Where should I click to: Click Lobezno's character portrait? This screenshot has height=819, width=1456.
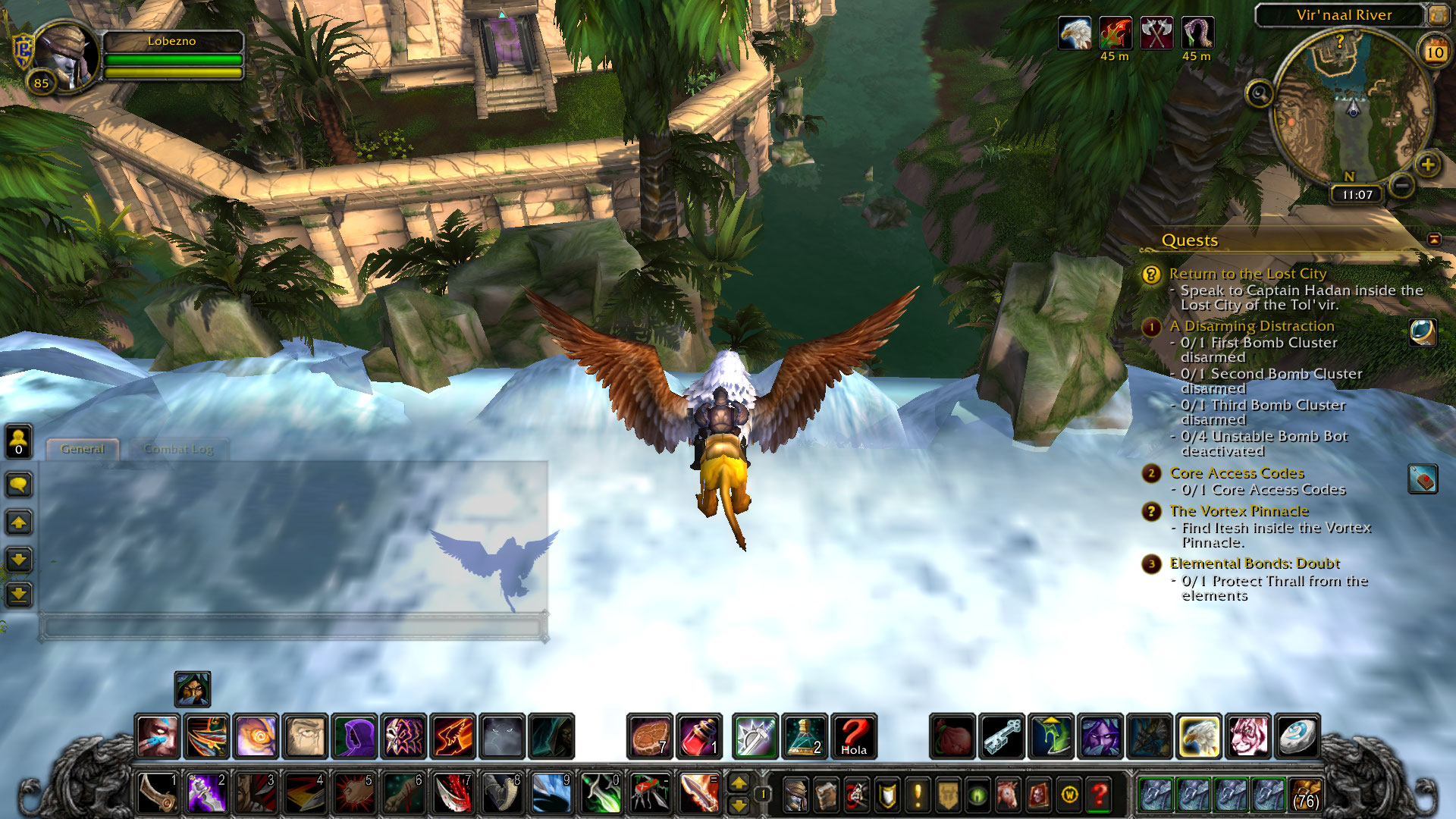(x=65, y=57)
